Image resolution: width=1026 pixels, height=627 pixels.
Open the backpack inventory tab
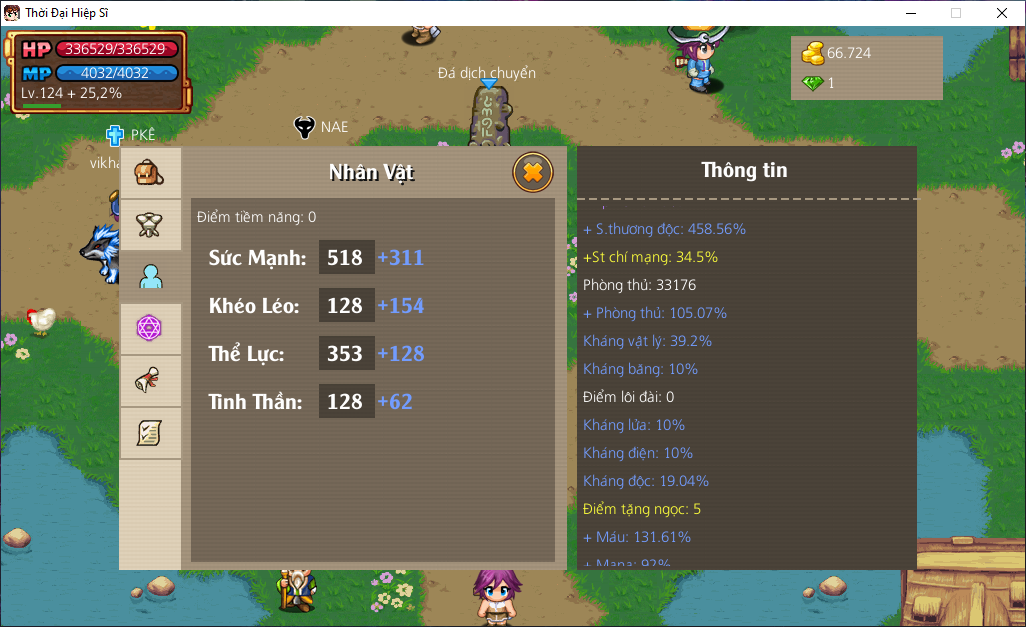coord(150,174)
